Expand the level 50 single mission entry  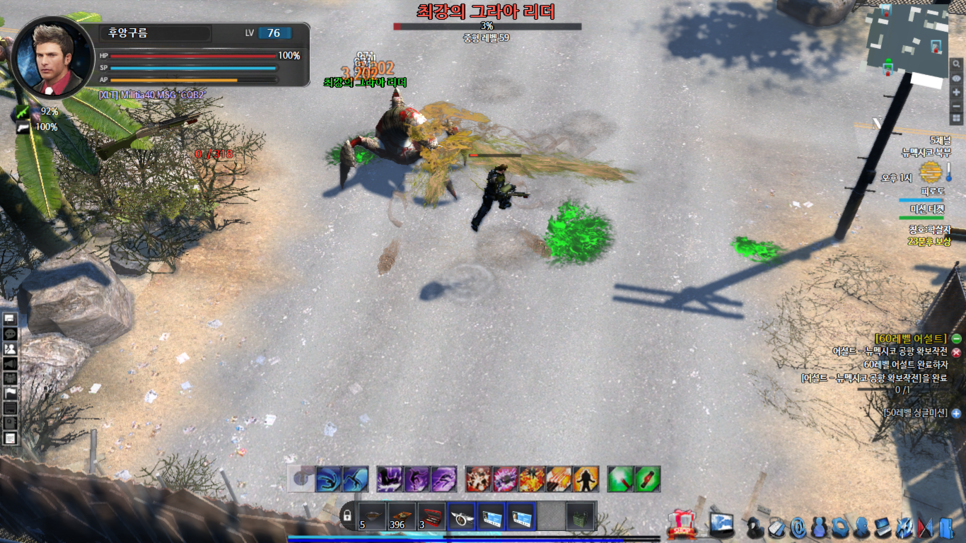point(957,413)
